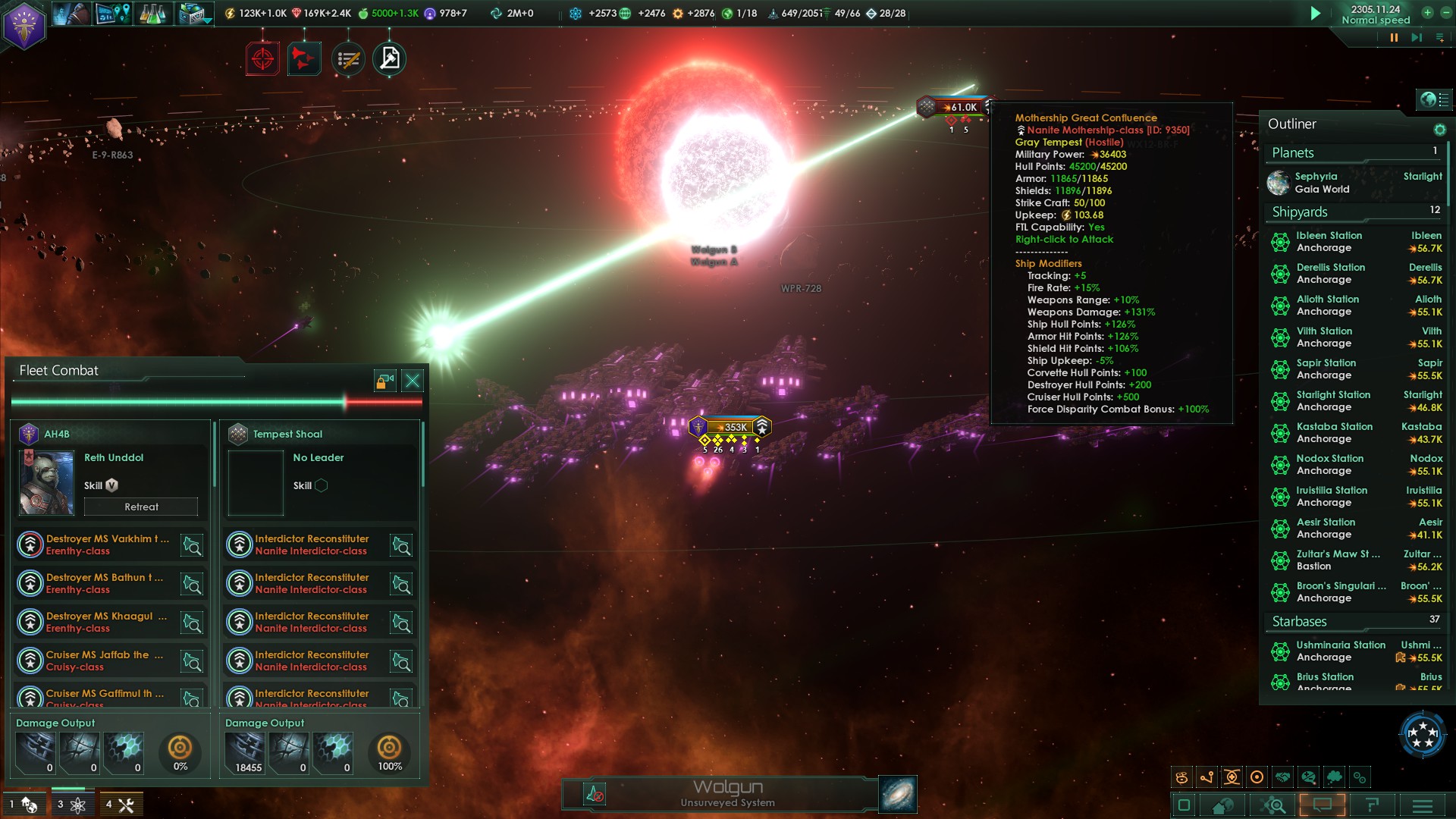Select the 353K fleet strength marker
This screenshot has width=1456, height=819.
(731, 428)
